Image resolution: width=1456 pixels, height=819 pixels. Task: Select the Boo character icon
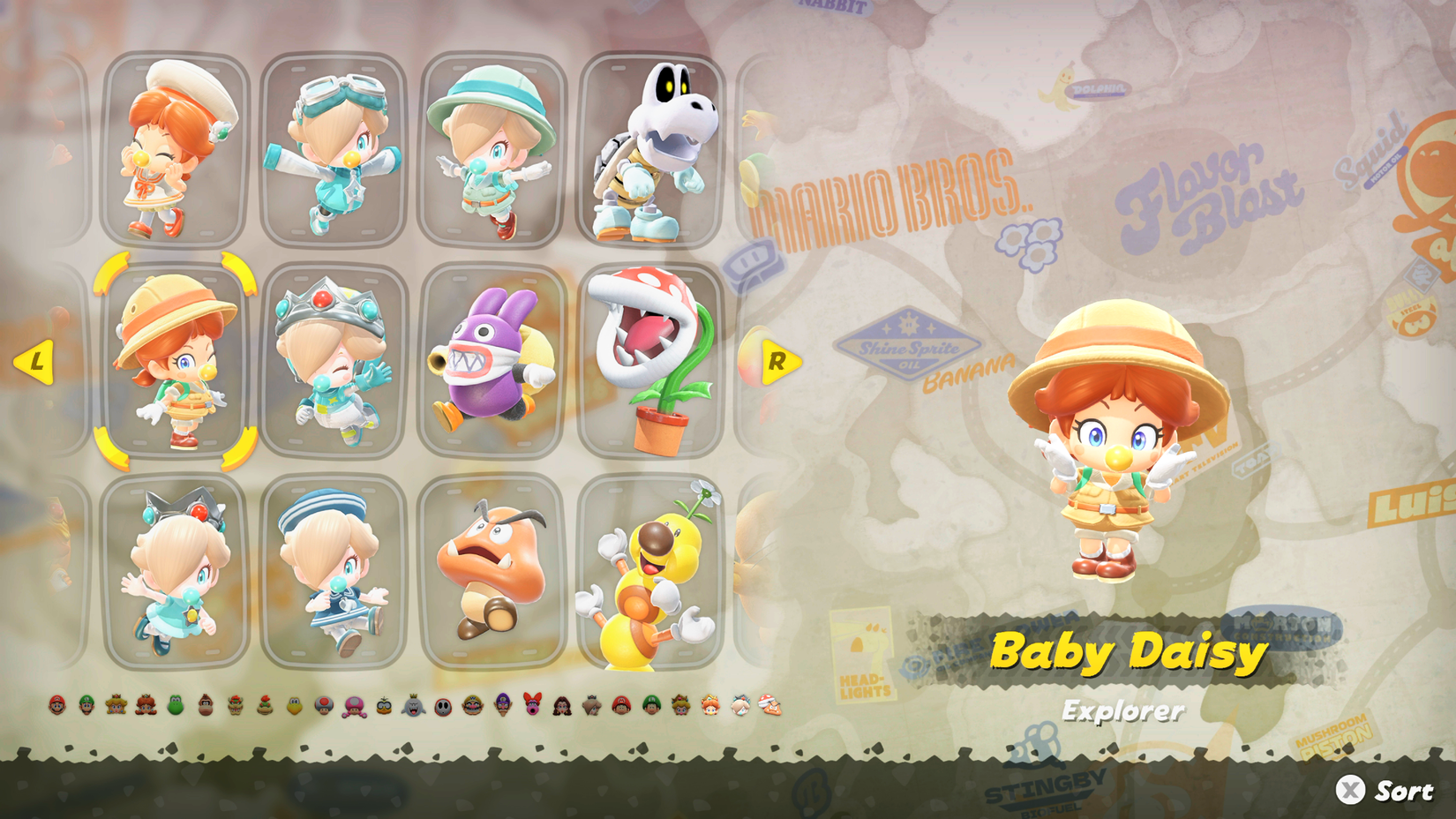[x=415, y=706]
